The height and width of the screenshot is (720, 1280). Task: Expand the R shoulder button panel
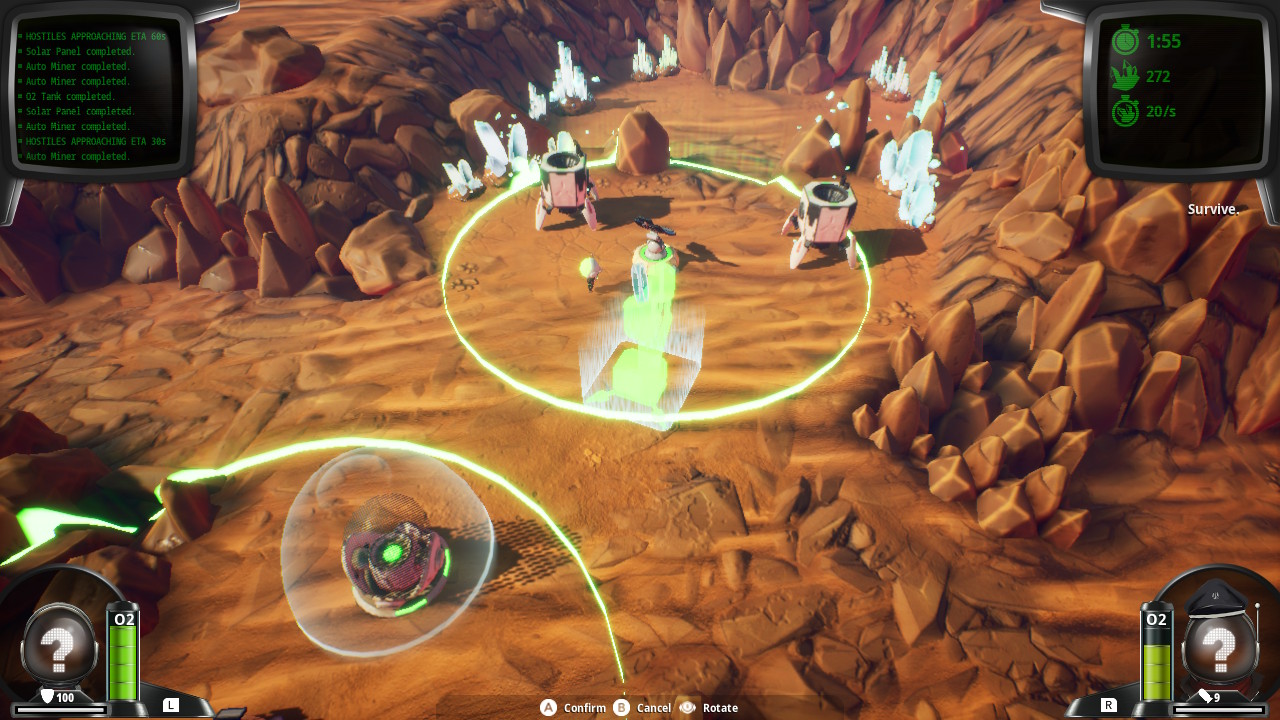[1110, 704]
